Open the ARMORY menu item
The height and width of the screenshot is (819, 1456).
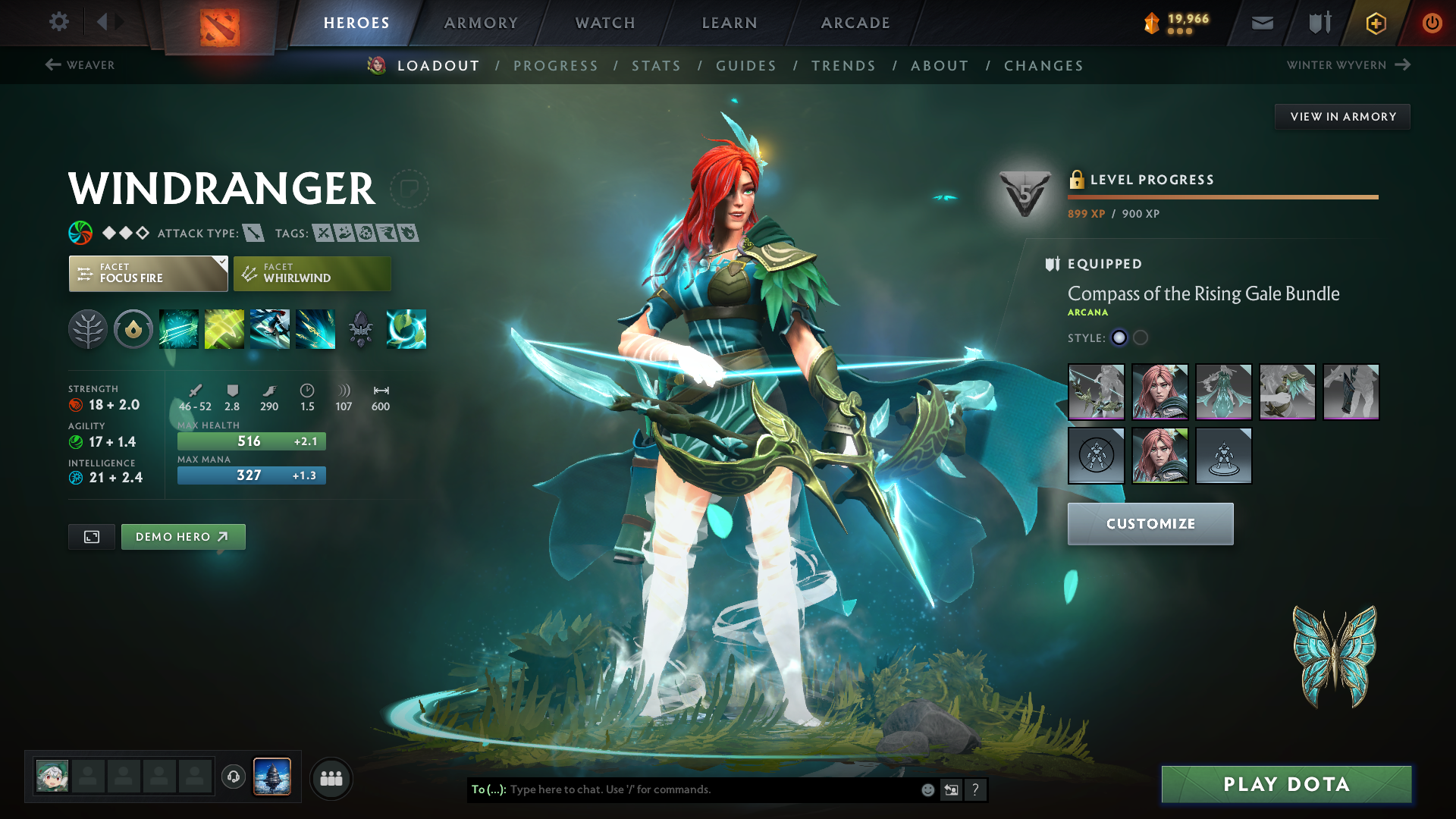click(x=480, y=23)
